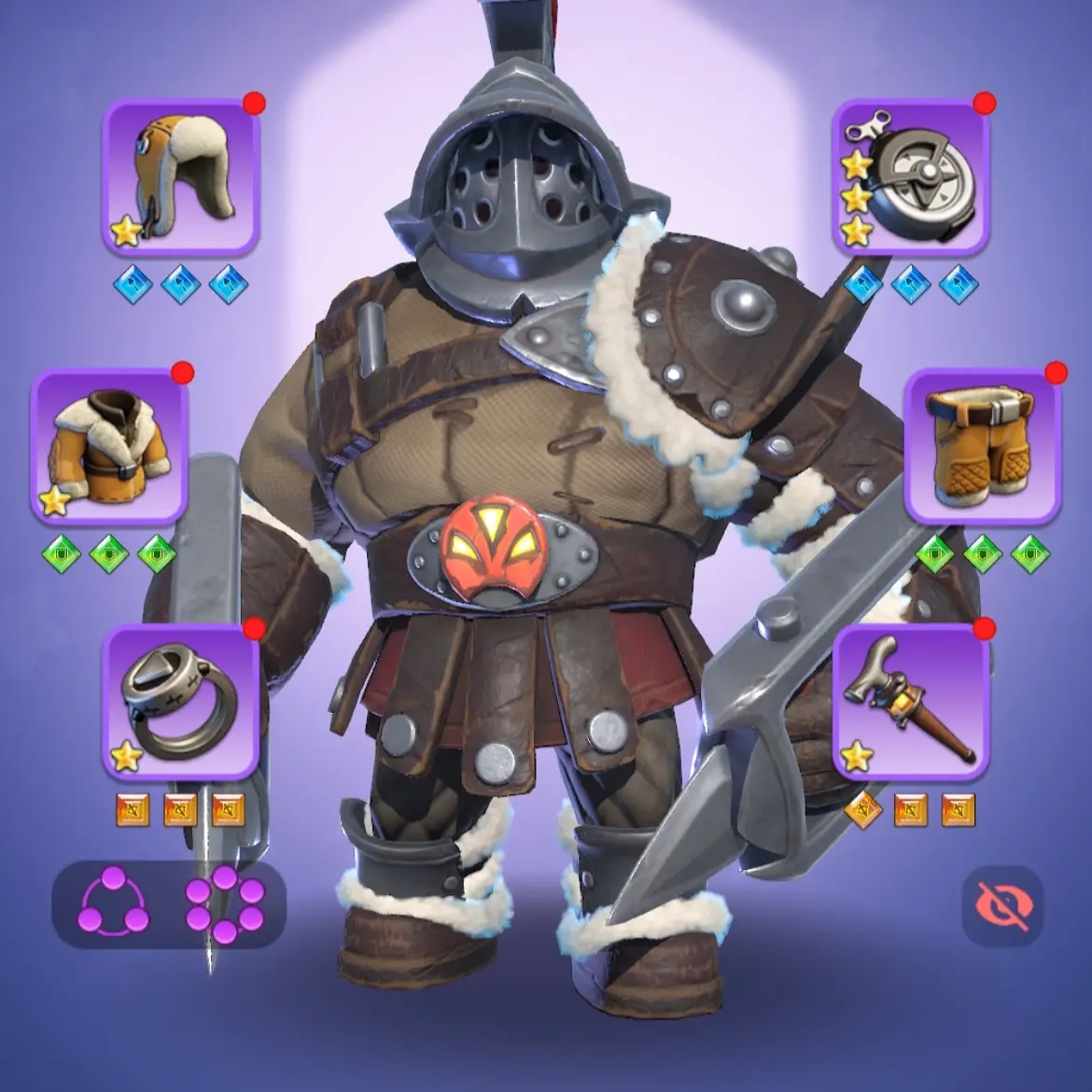Viewport: 1092px width, 1092px height.
Task: Choose the cane weapon equipment slot
Action: pos(910,702)
